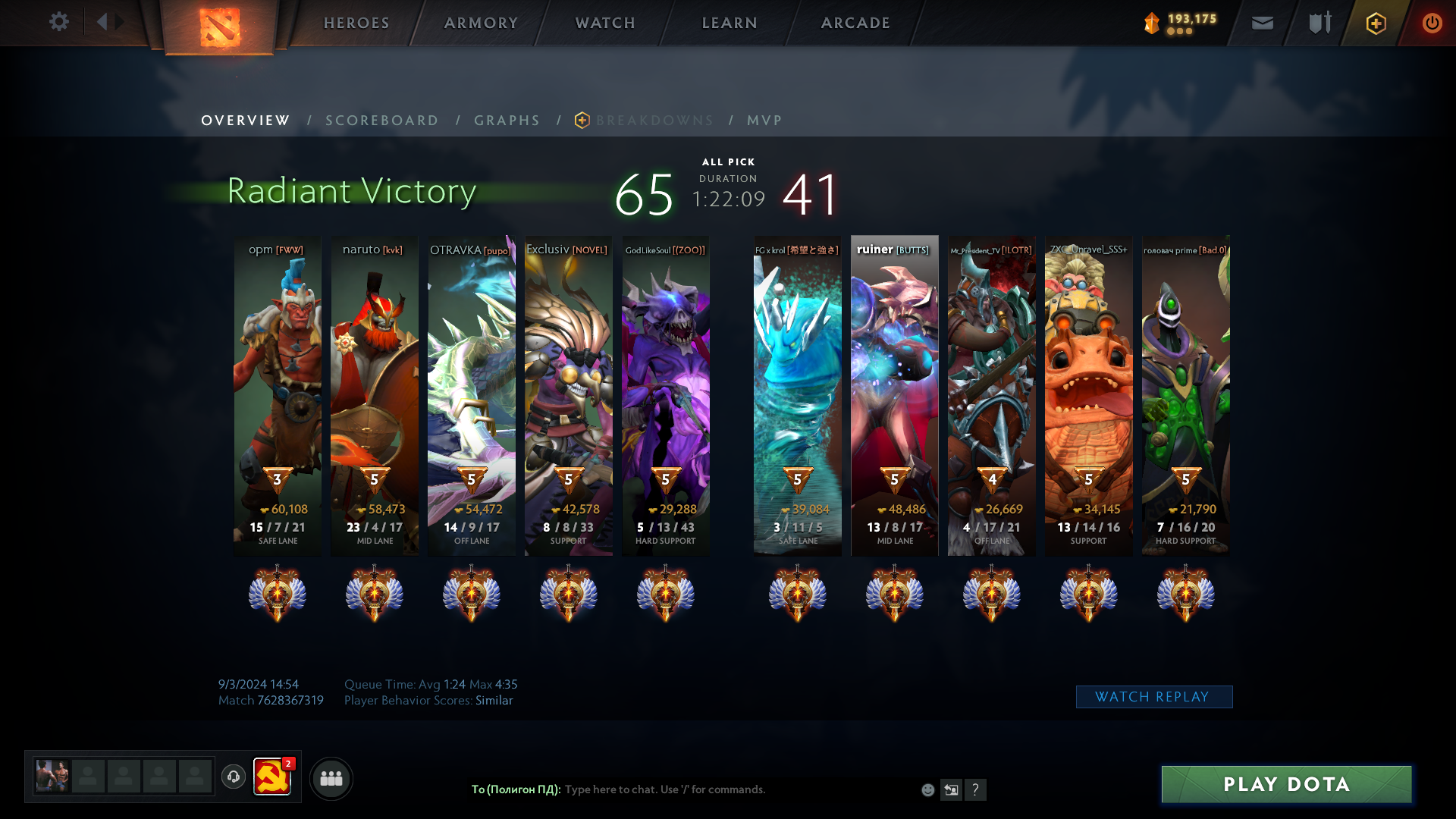The image size is (1456, 819).
Task: Open the Armory section
Action: tap(481, 23)
